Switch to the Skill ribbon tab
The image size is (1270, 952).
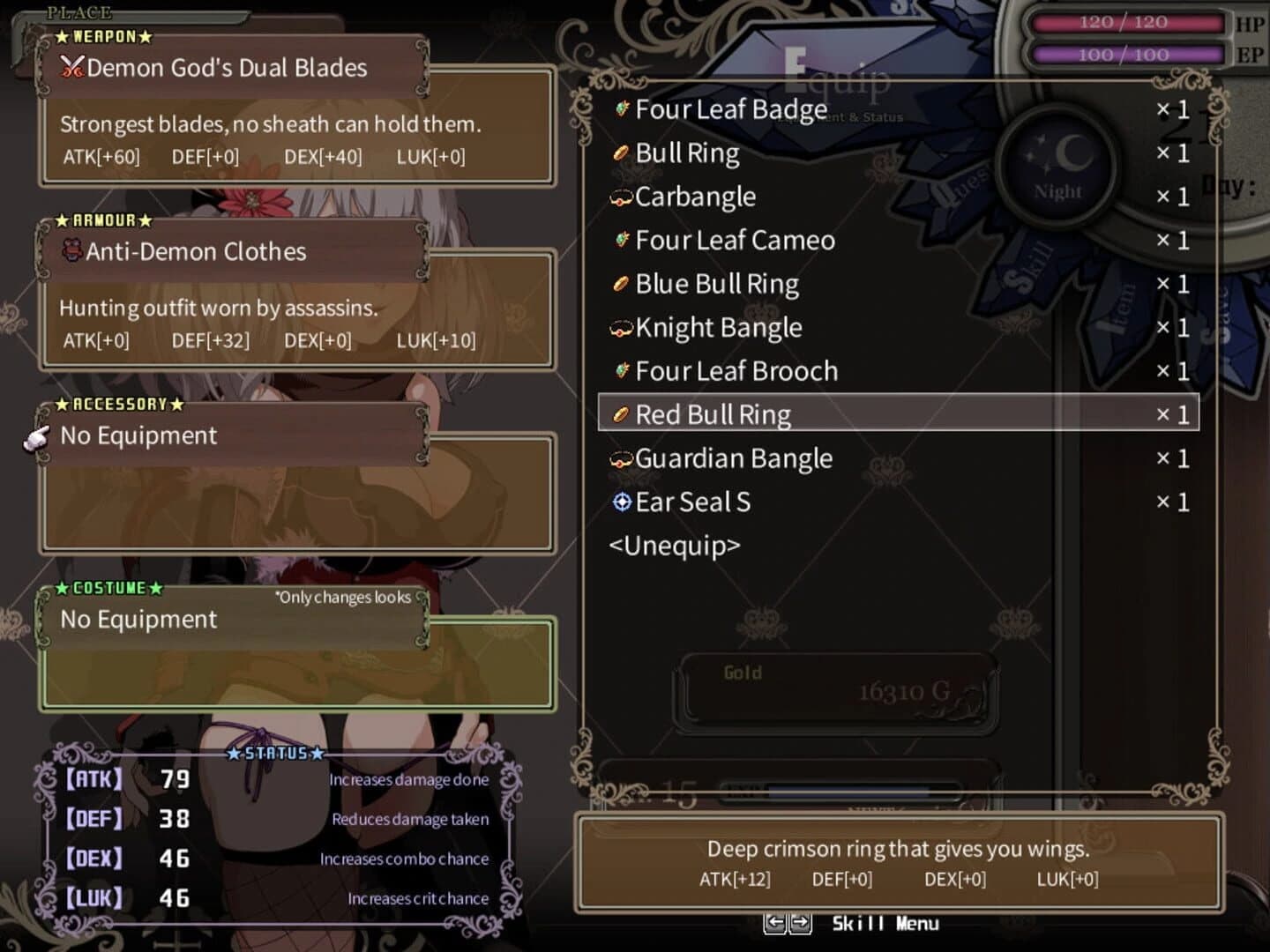coord(1027,269)
